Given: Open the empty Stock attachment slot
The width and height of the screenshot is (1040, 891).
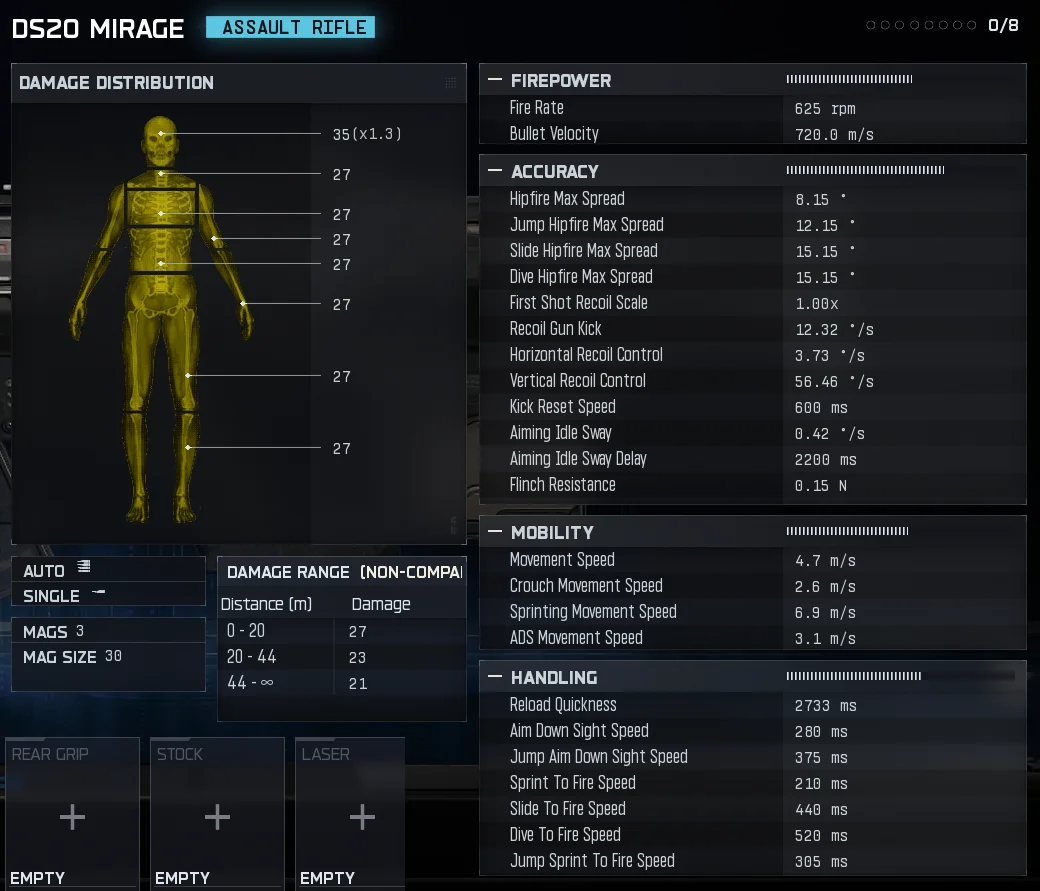Looking at the screenshot, I should [217, 817].
